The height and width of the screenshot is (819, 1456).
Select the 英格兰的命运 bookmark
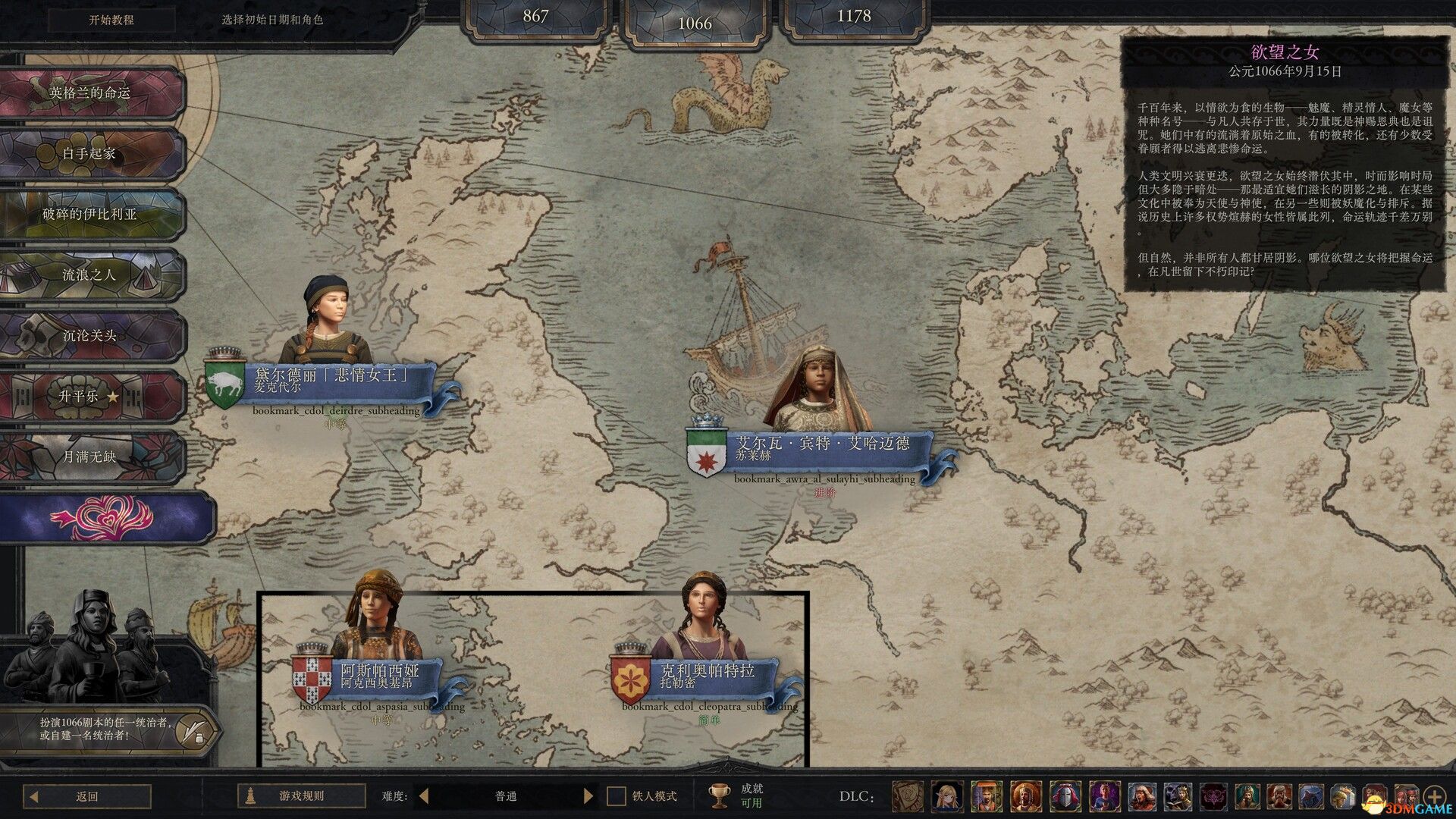(x=91, y=93)
